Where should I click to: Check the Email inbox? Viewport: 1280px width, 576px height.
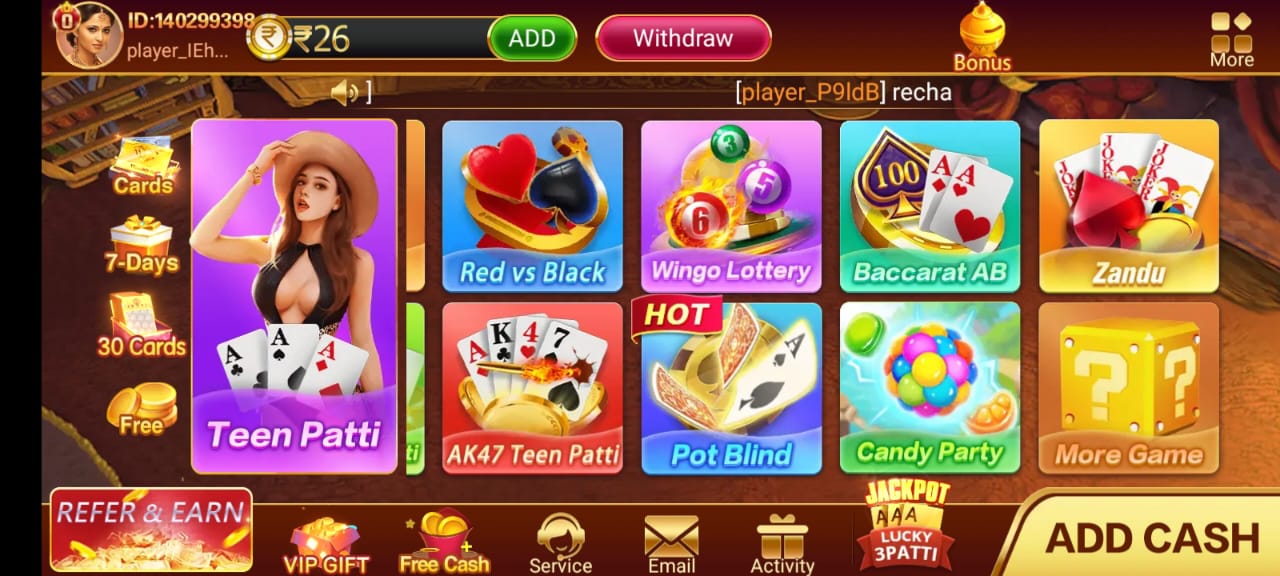671,544
